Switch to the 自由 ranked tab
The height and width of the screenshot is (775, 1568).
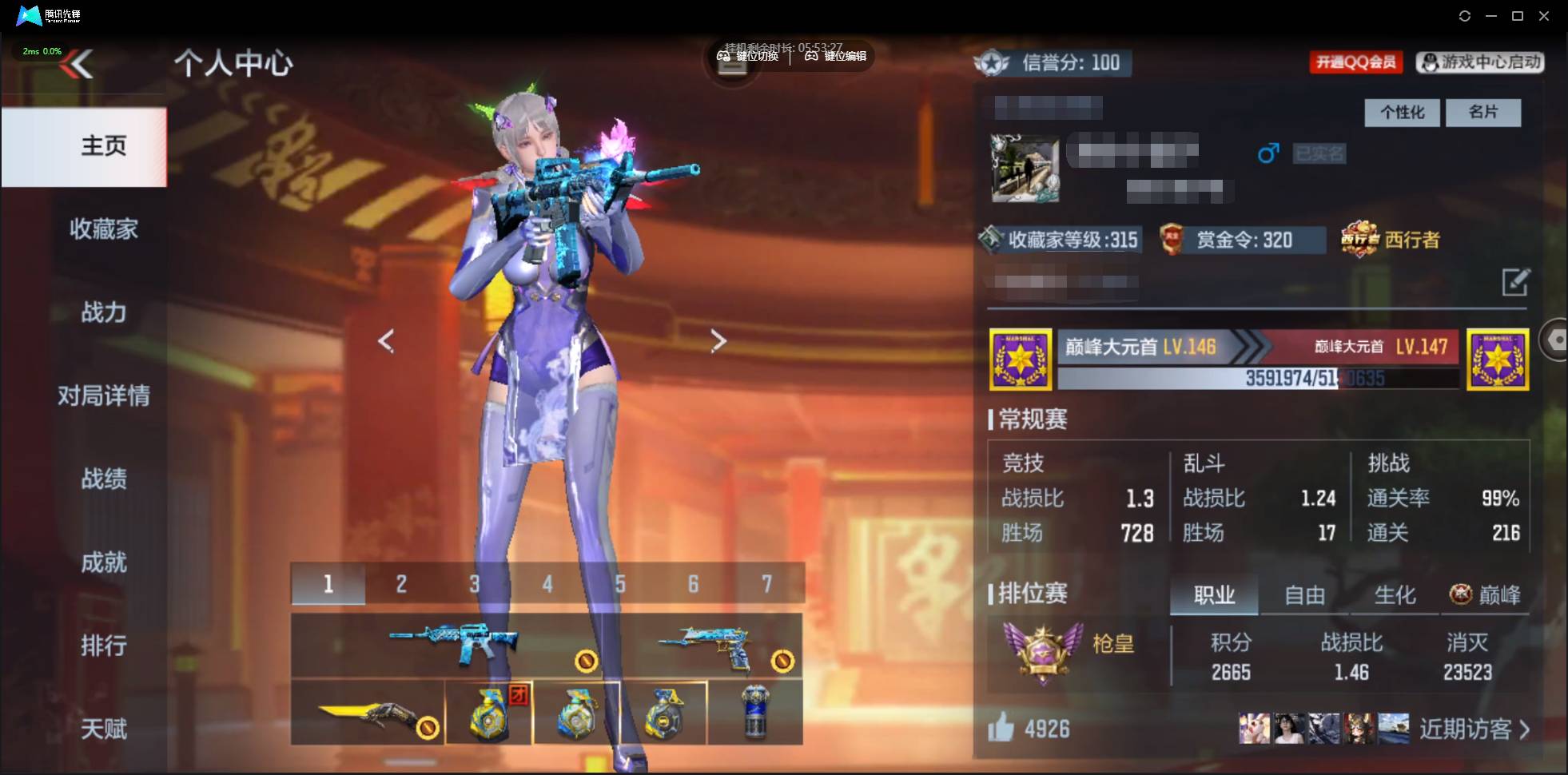[x=1305, y=594]
